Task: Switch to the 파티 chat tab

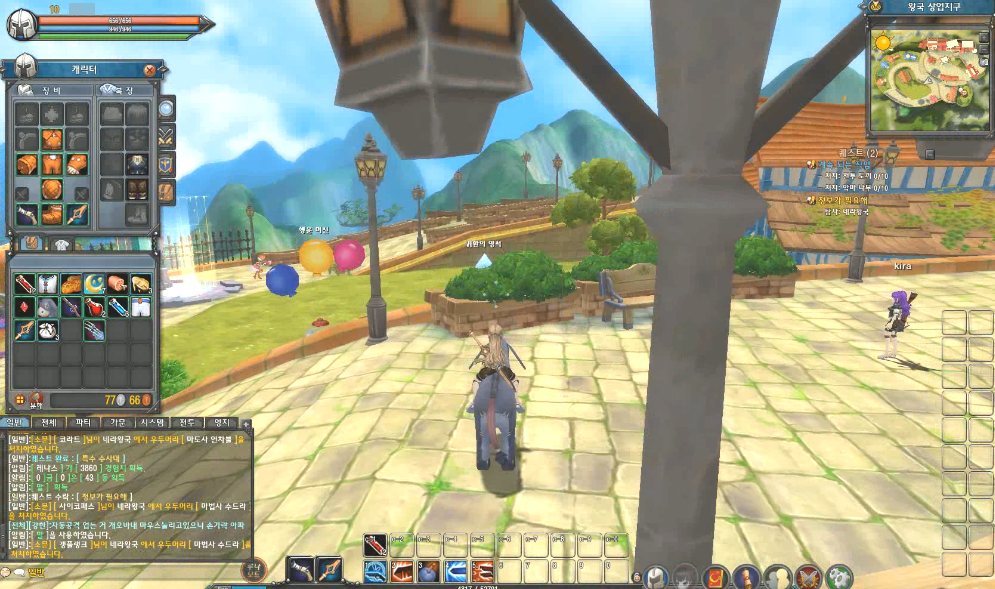Action: coord(83,423)
